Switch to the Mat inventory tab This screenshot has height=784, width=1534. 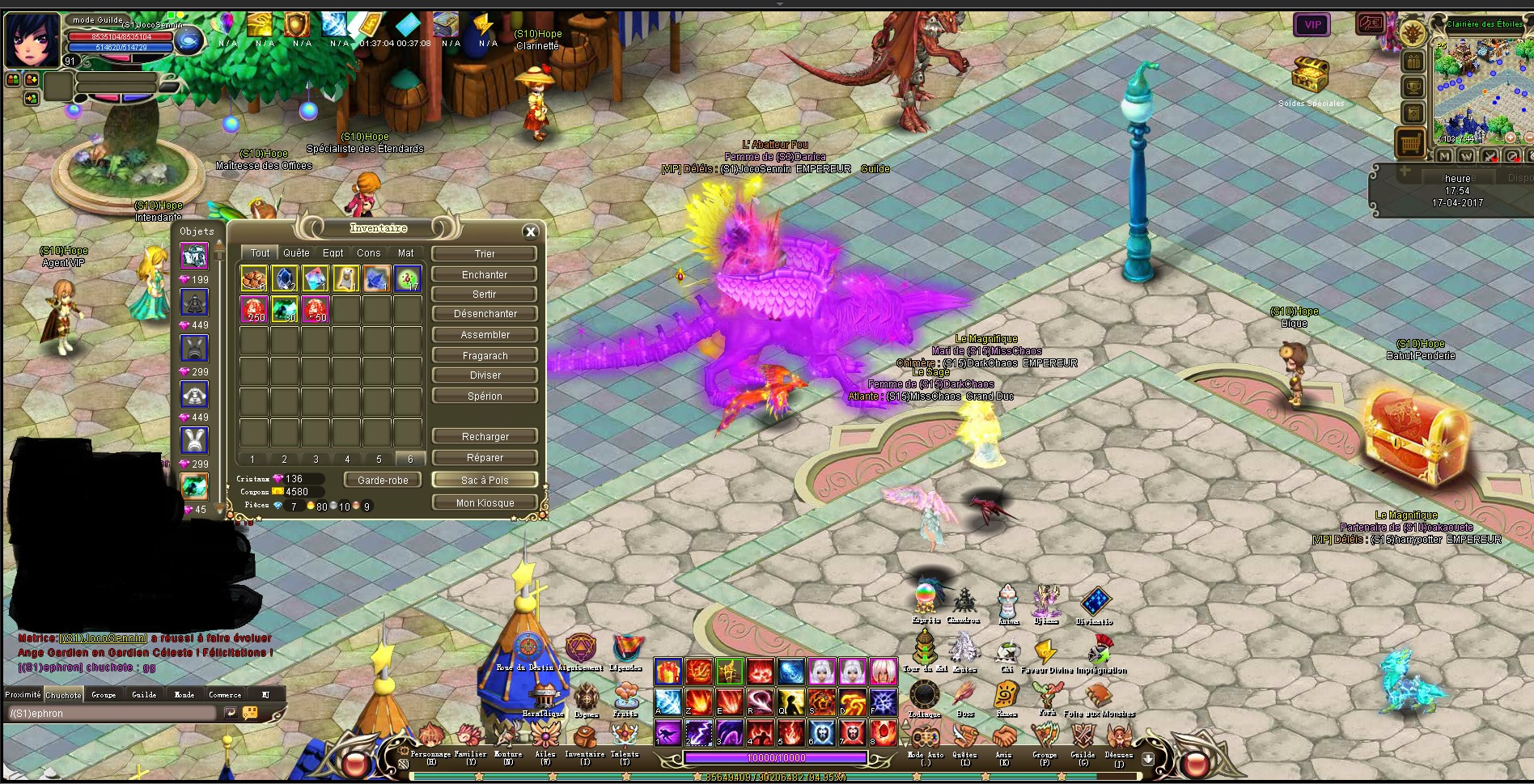click(x=405, y=253)
